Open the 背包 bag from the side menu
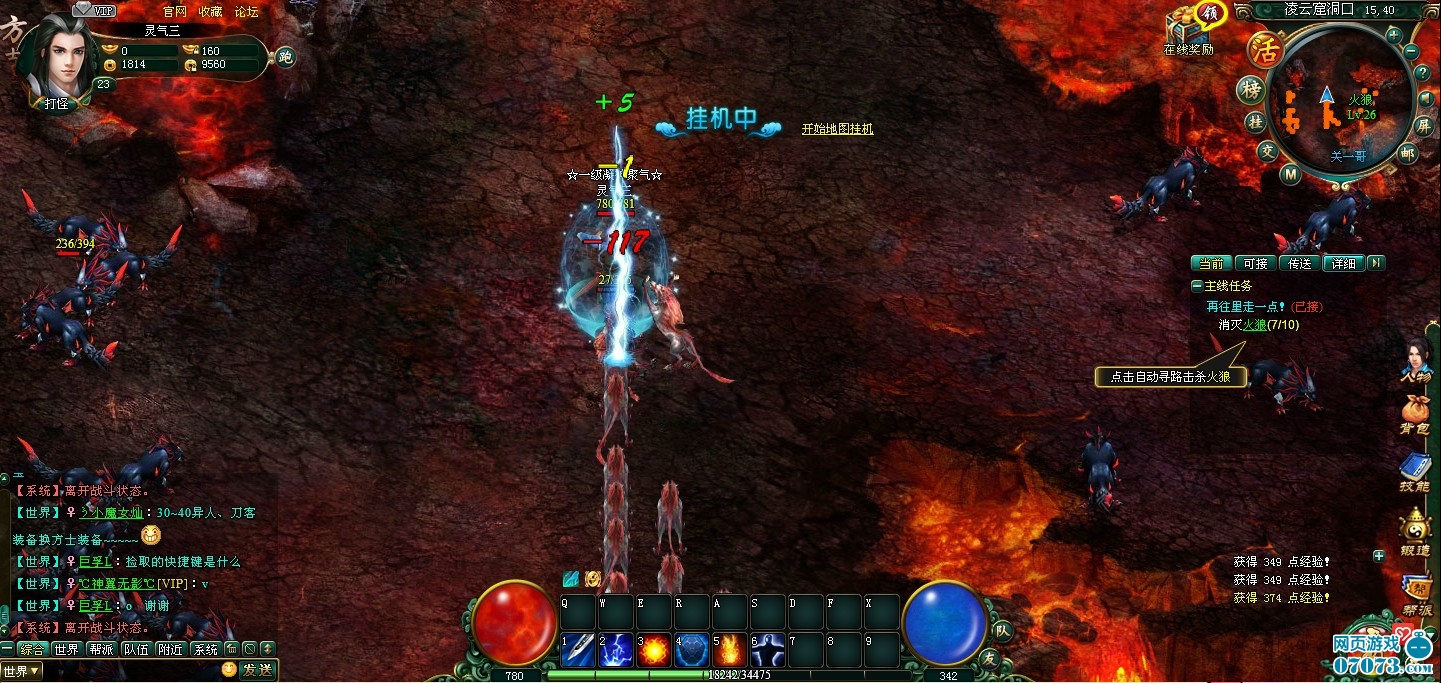 coord(1414,413)
